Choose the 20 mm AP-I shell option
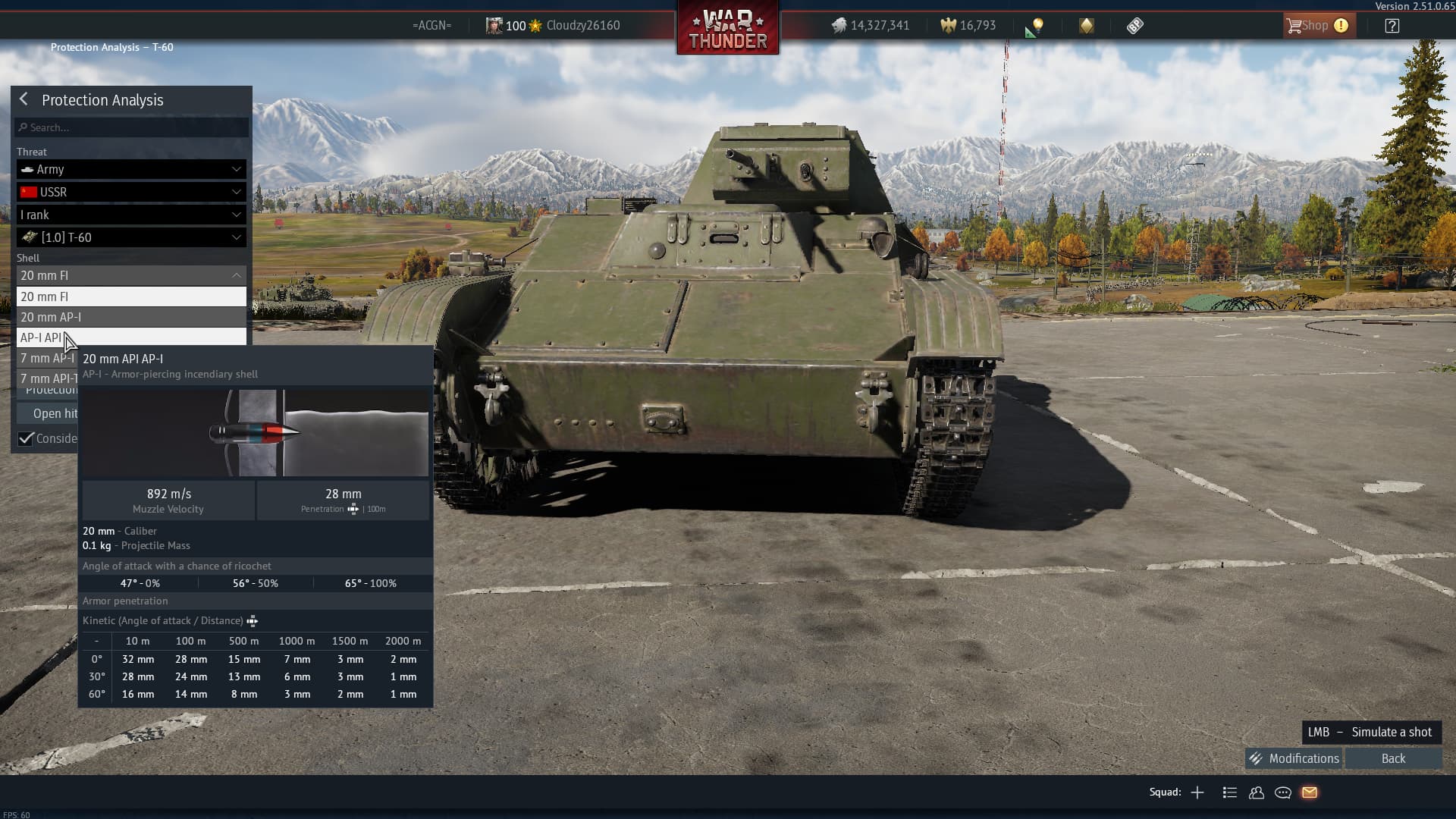This screenshot has height=819, width=1456. click(x=131, y=317)
